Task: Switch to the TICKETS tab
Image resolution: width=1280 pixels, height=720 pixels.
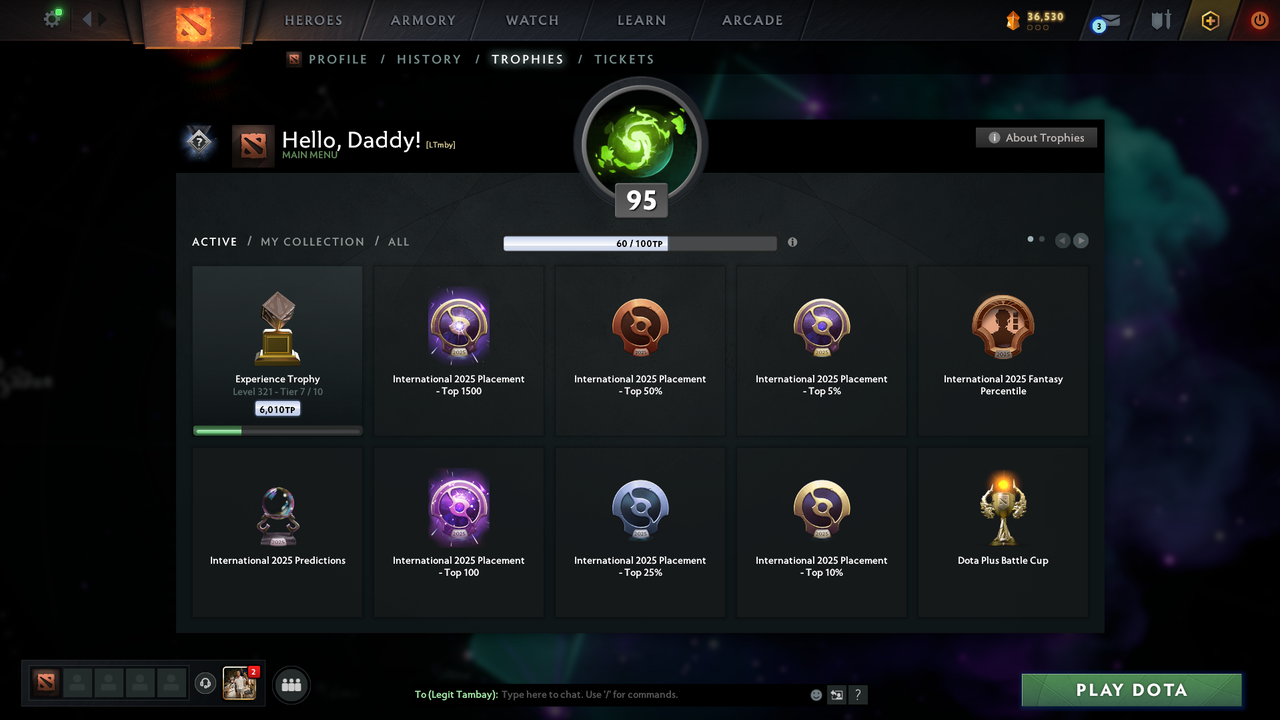Action: point(624,59)
